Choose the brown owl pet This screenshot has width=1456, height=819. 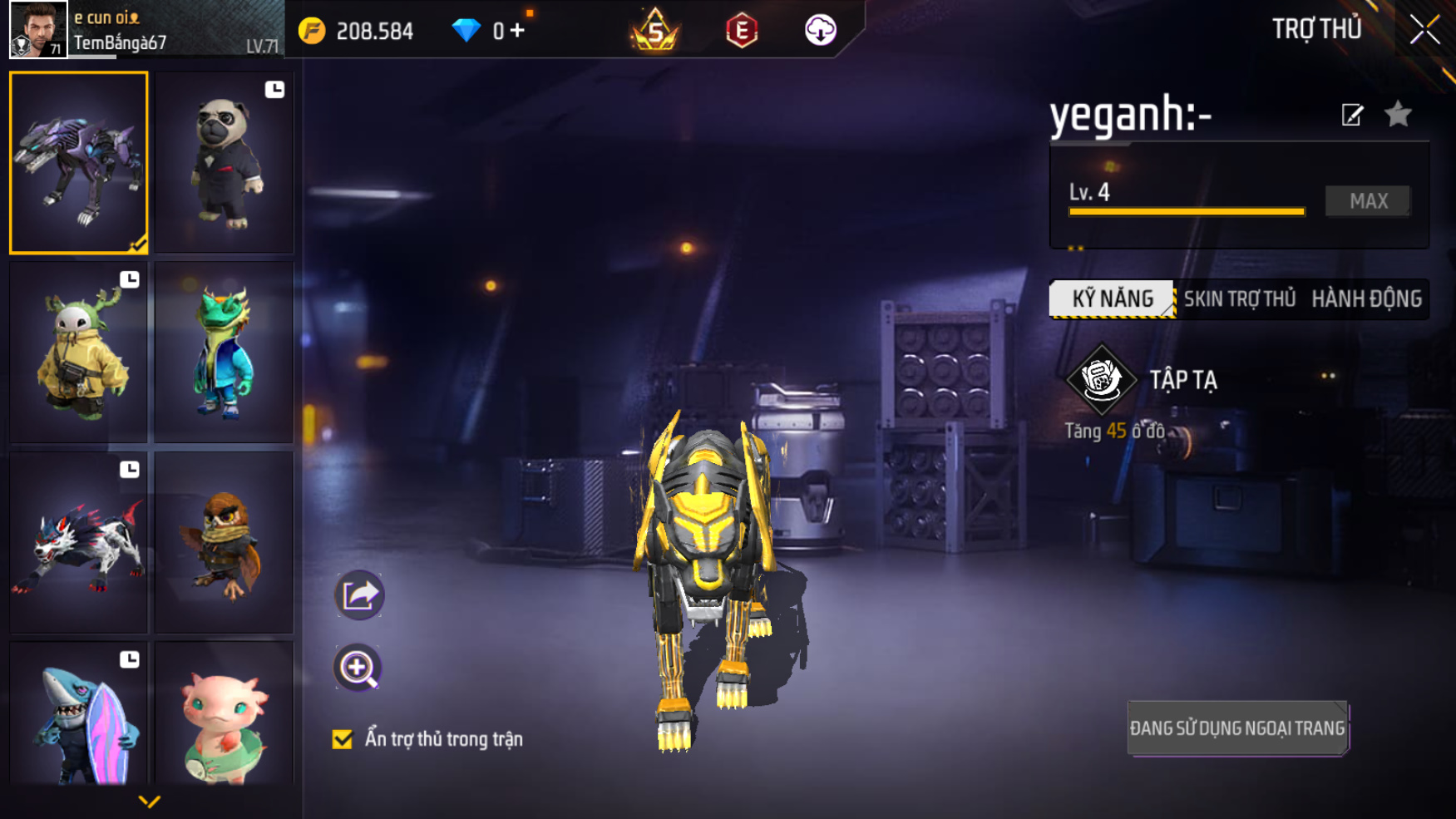click(x=224, y=542)
